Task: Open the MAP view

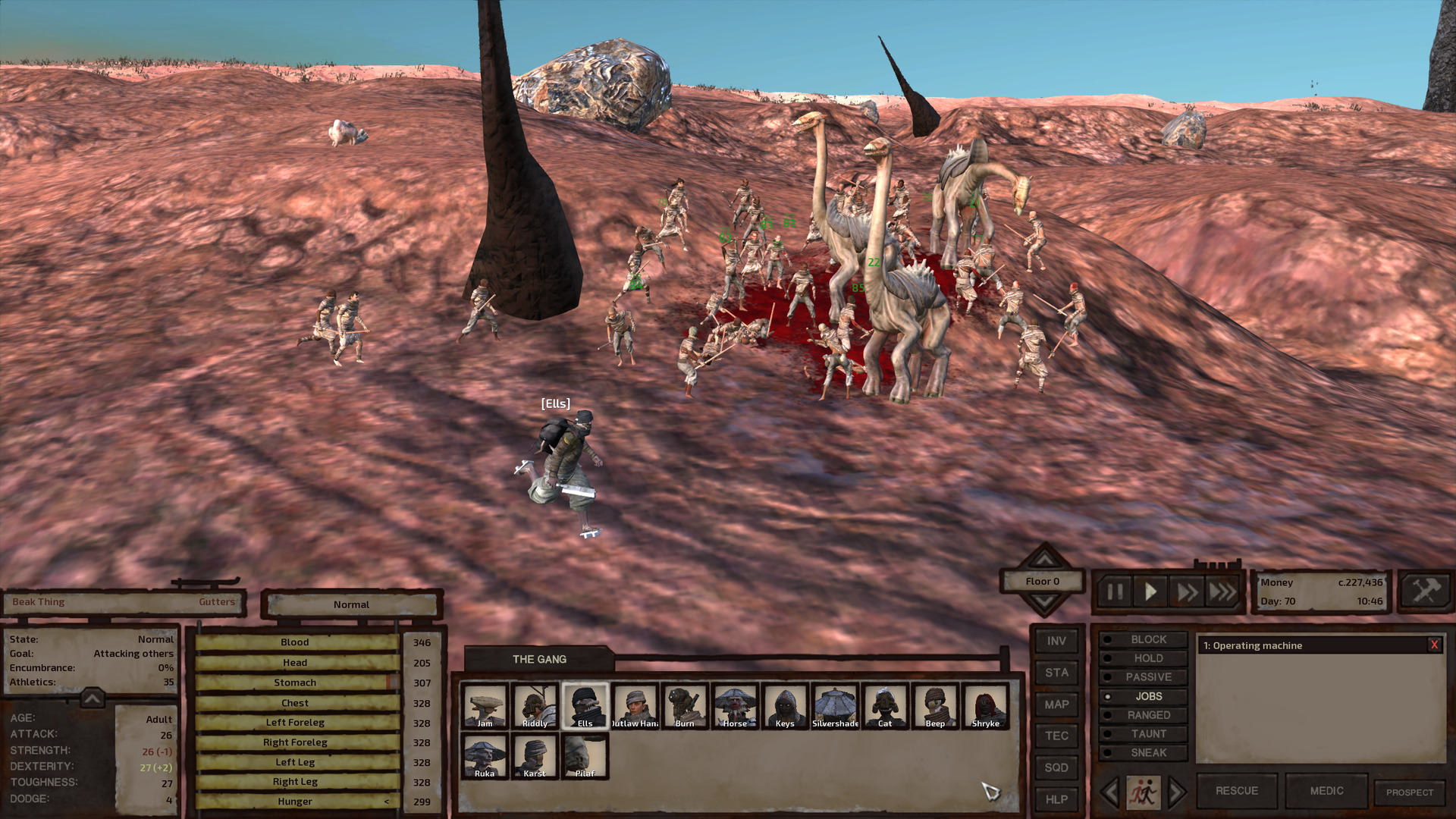Action: coord(1056,704)
